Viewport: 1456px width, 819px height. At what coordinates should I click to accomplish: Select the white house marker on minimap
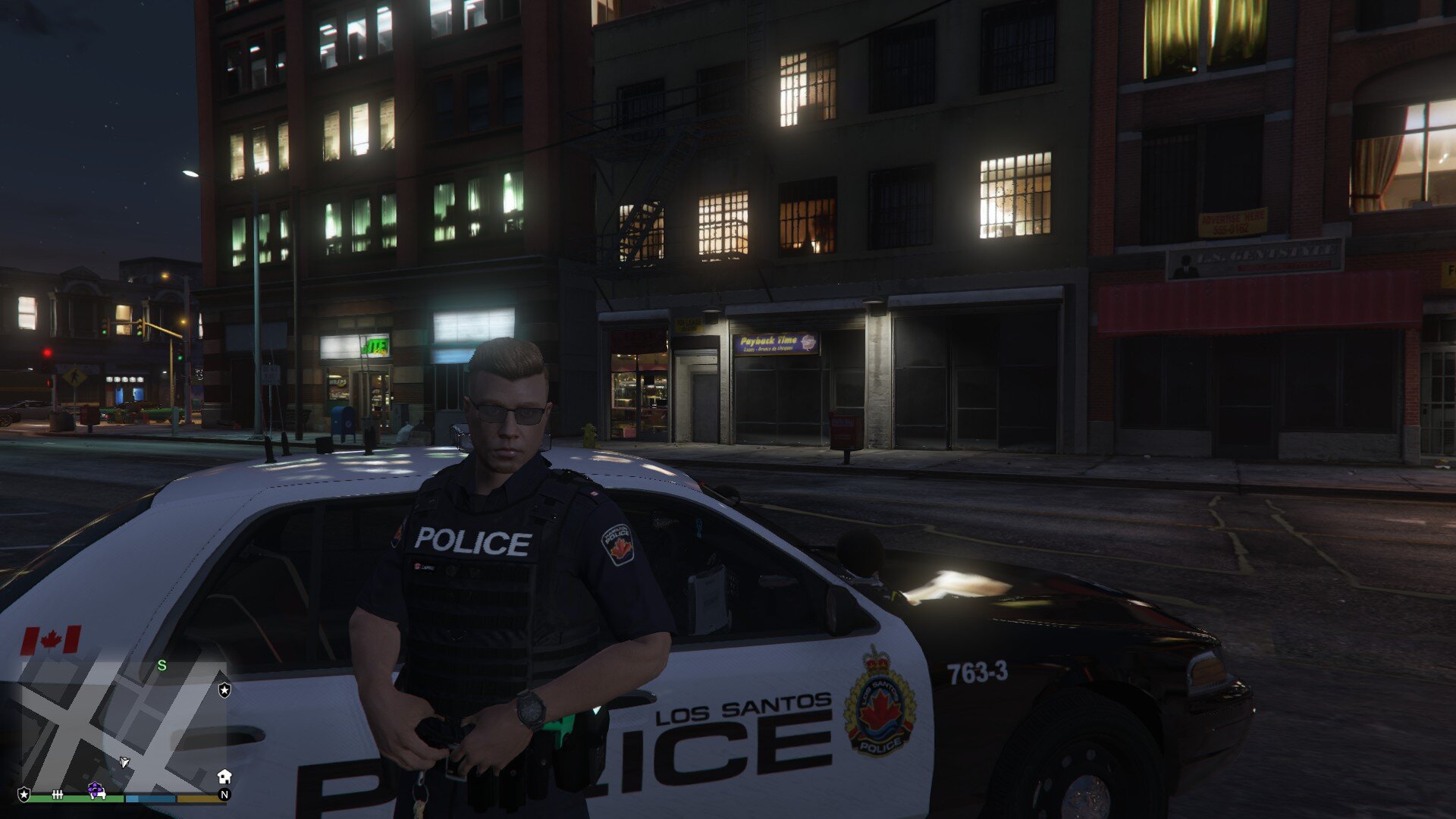point(224,776)
